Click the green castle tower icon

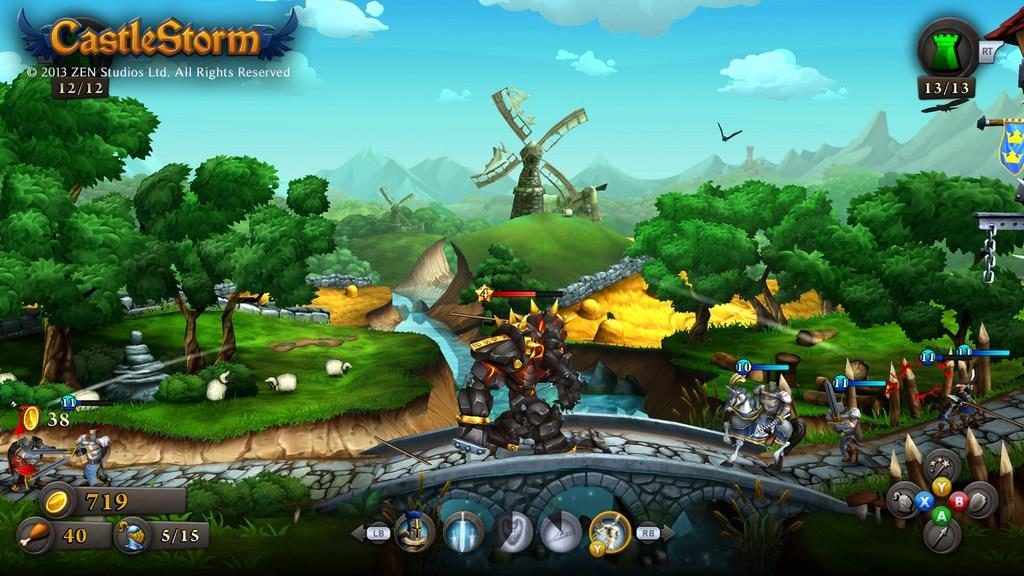[x=949, y=47]
